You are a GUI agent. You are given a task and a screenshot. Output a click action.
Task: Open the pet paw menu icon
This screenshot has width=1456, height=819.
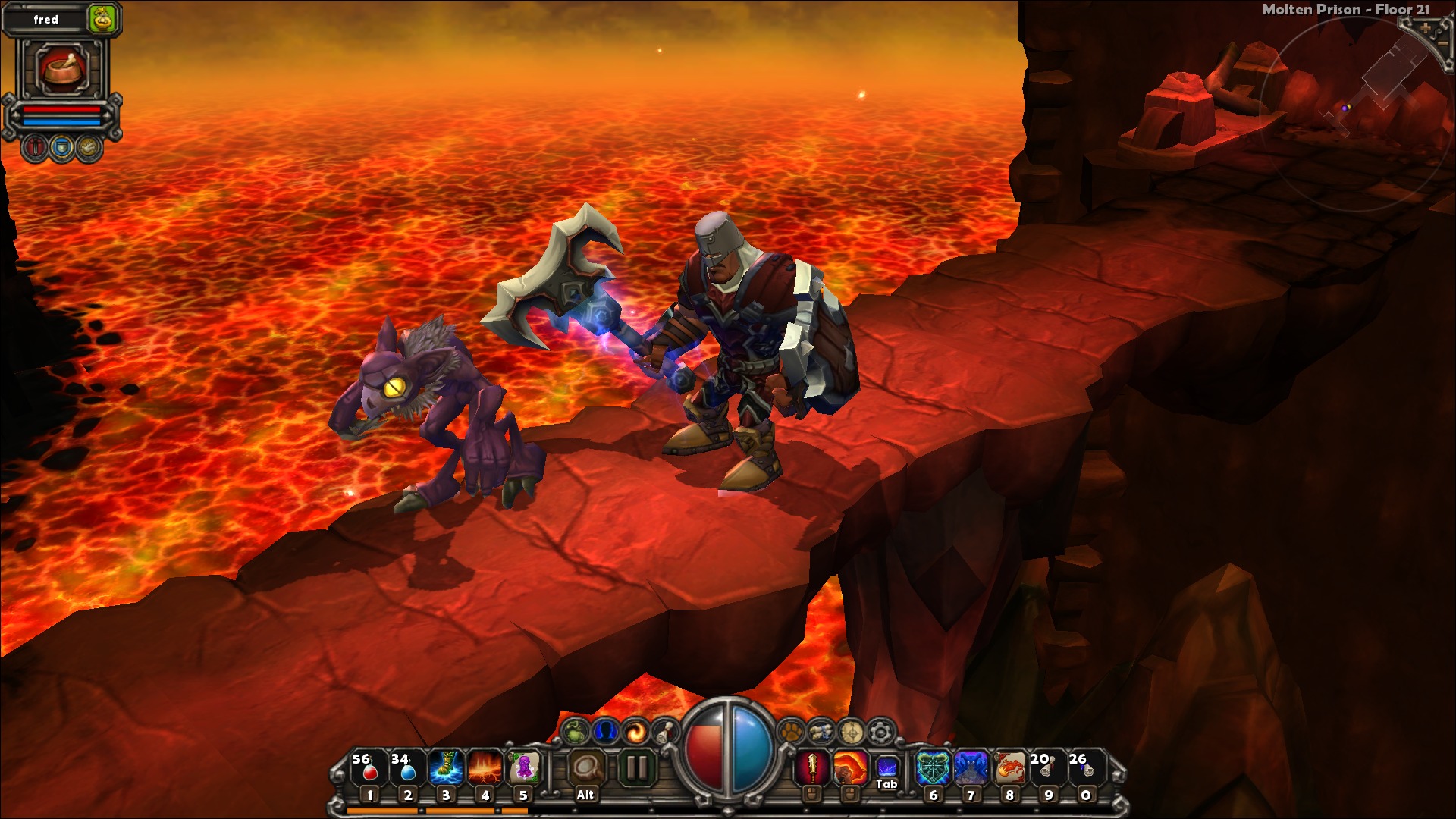tap(791, 733)
